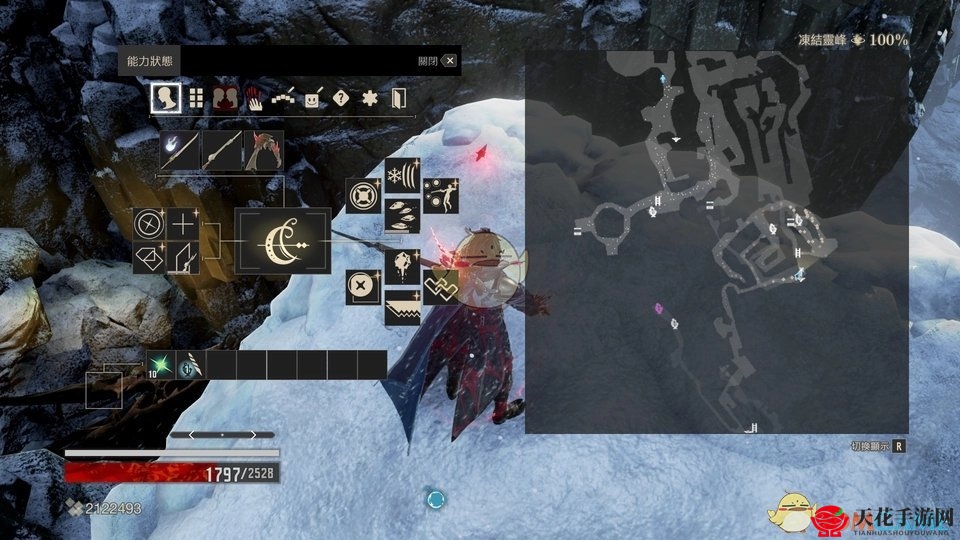This screenshot has height=540, width=960.
Task: Open the crescent moon blood code
Action: tap(282, 242)
